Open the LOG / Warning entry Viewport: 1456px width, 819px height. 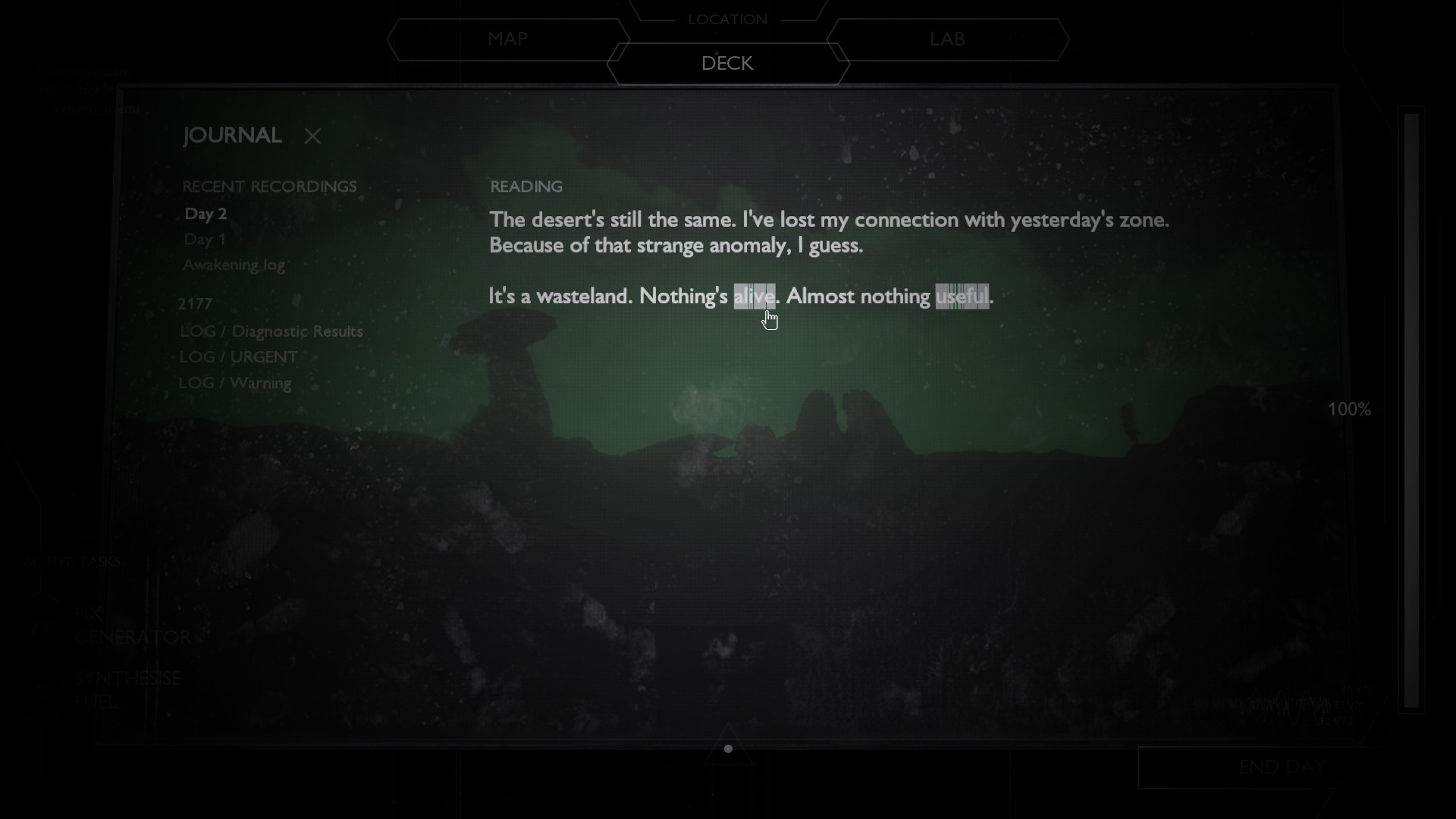tap(235, 382)
